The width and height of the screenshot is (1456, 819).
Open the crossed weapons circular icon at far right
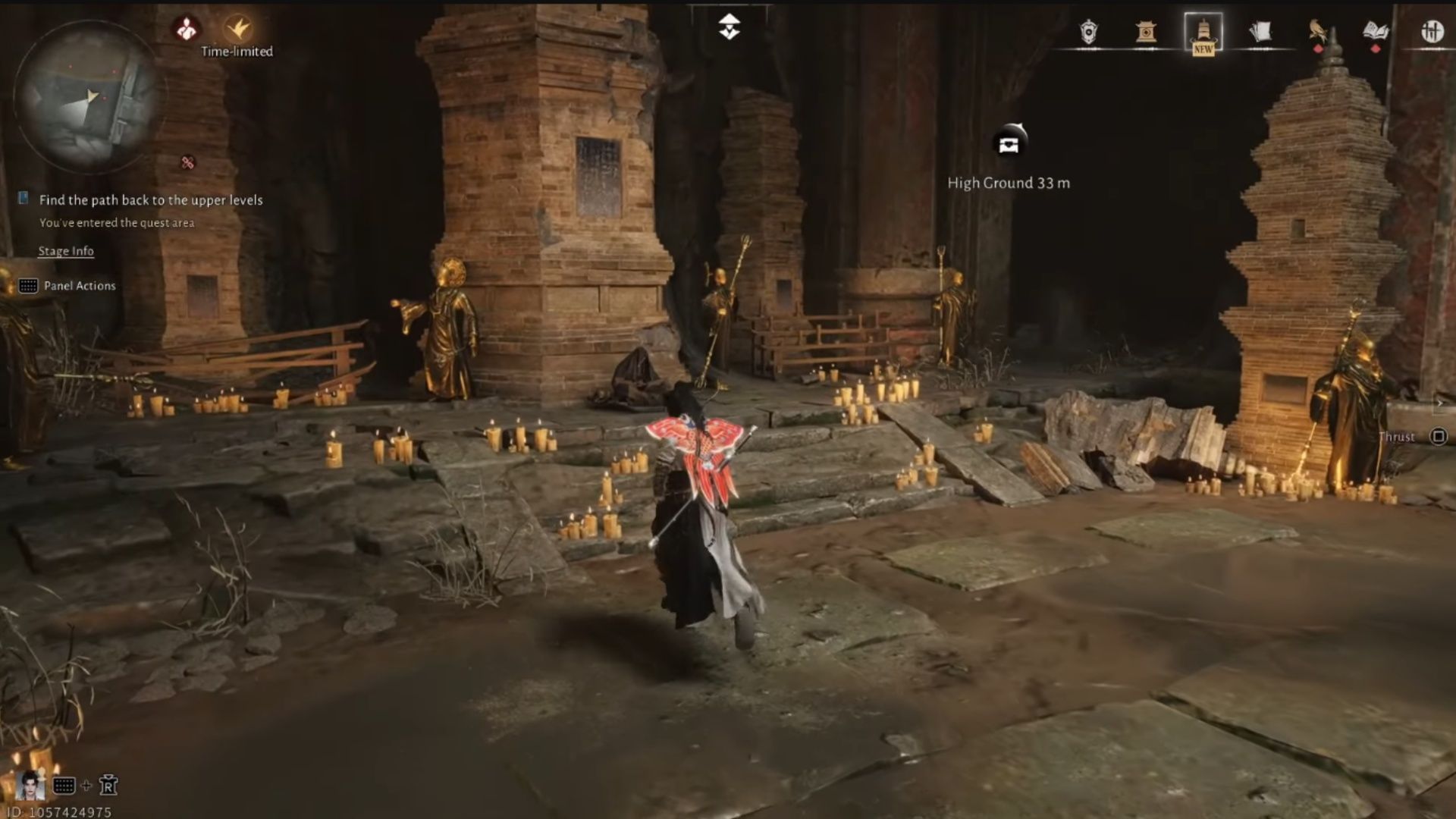click(x=1432, y=30)
